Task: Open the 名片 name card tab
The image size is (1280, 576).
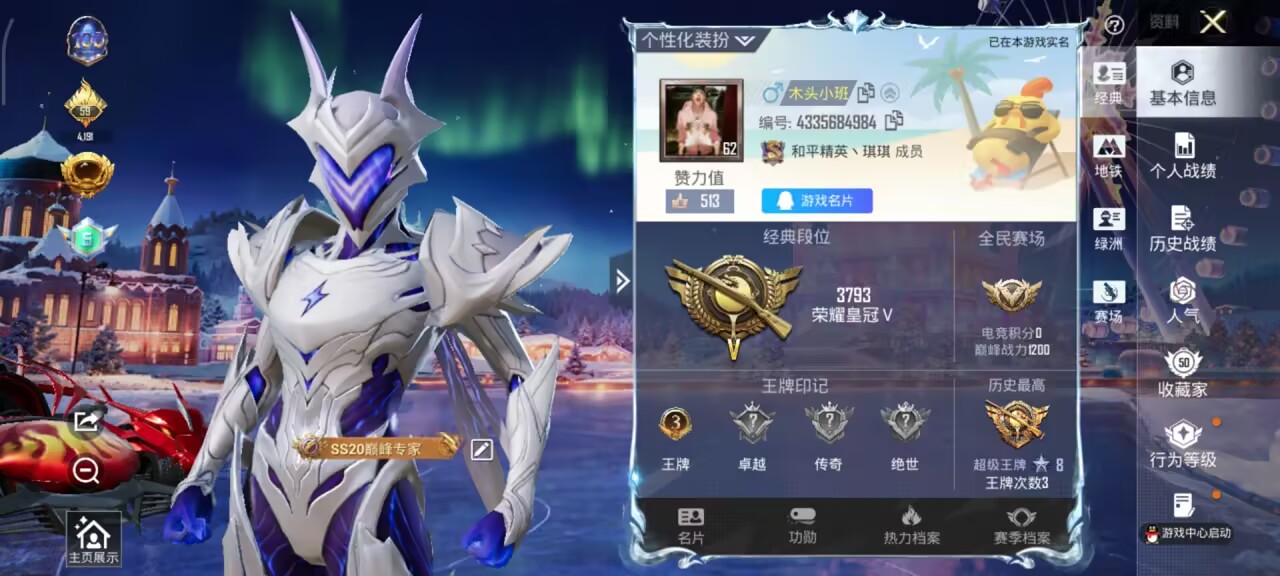Action: pos(691,527)
